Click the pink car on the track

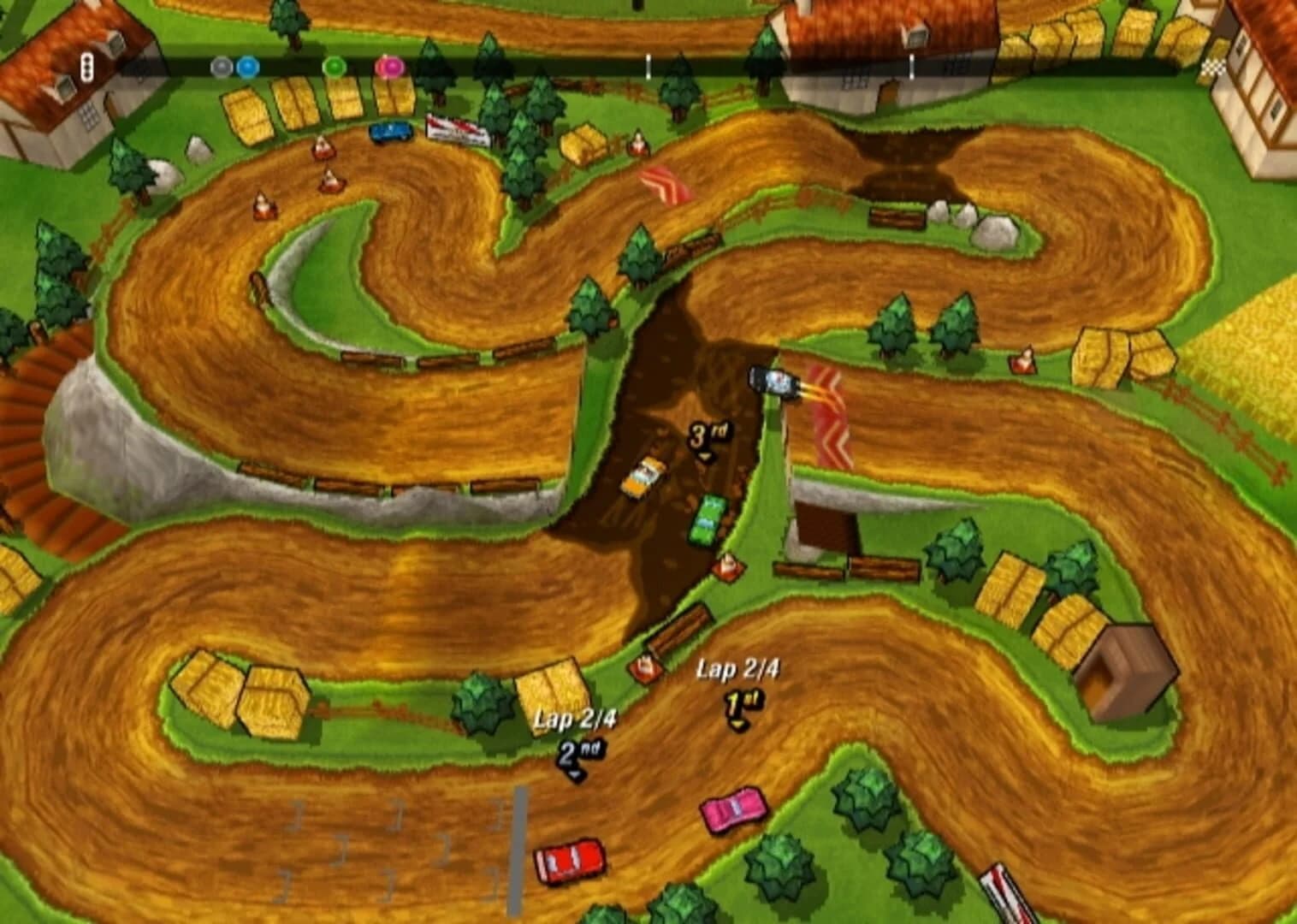[731, 811]
